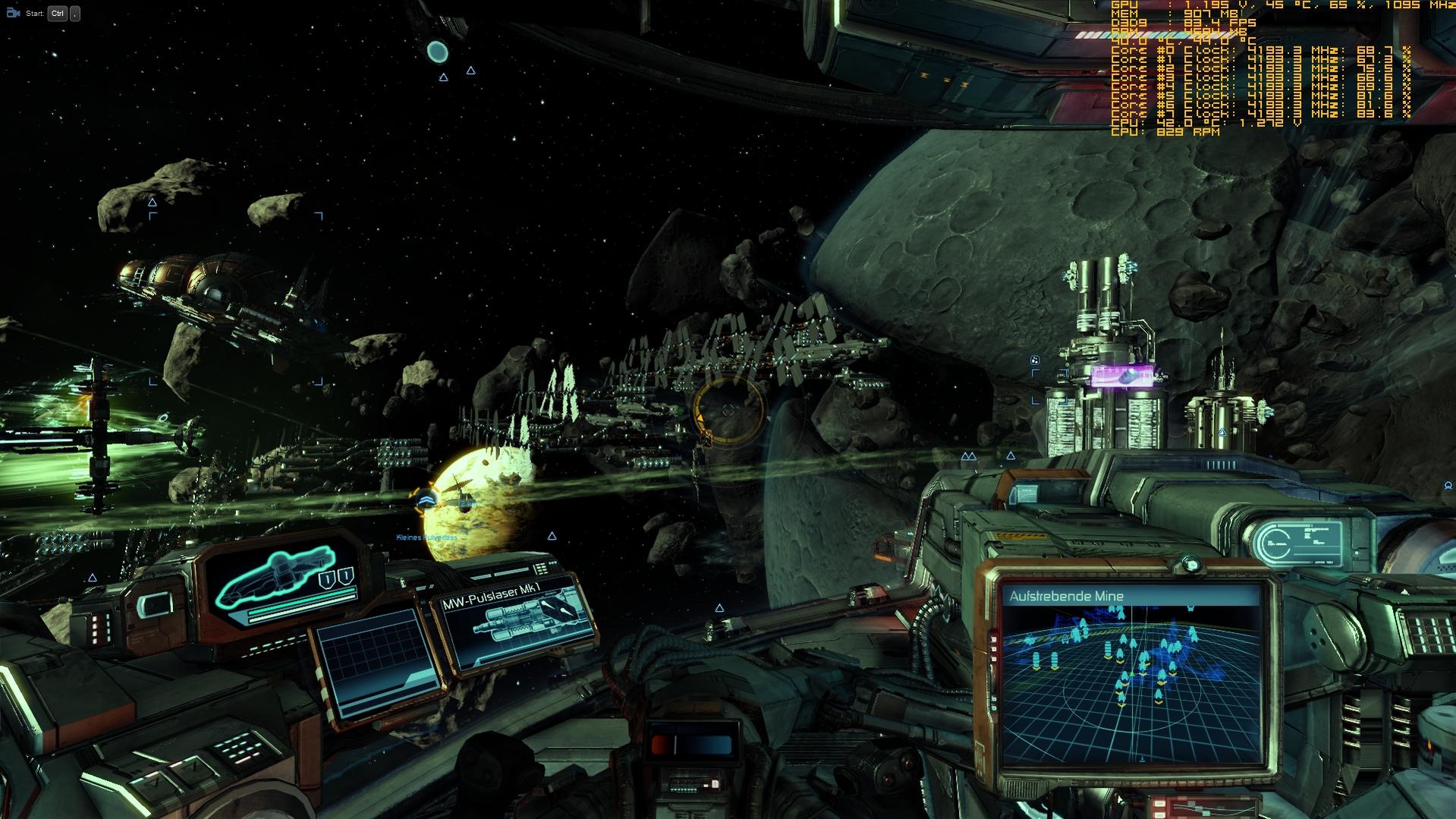Select the dice icon above the station bracket
This screenshot has width=1456, height=819.
(1035, 360)
